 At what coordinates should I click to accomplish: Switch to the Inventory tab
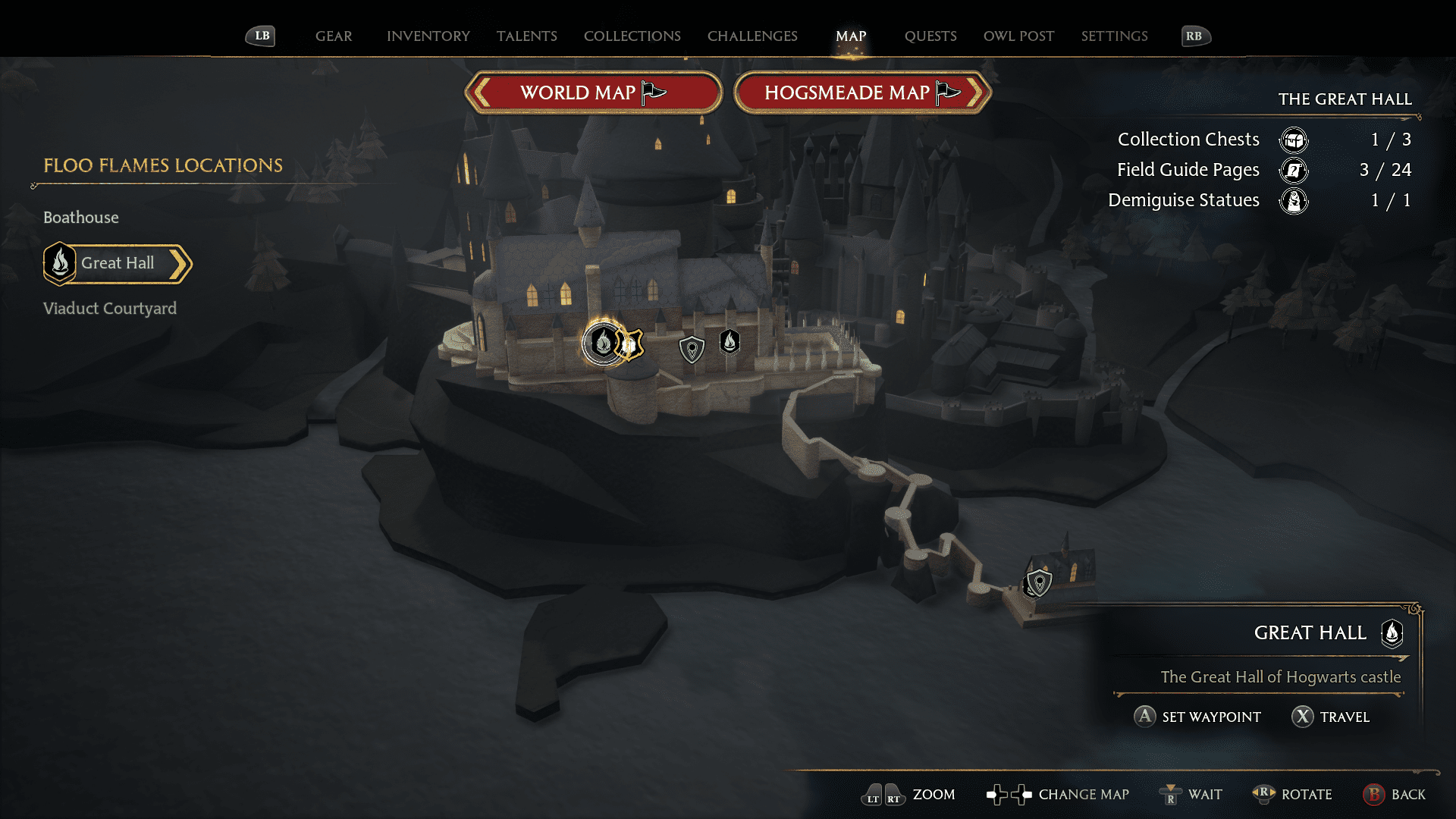tap(428, 36)
